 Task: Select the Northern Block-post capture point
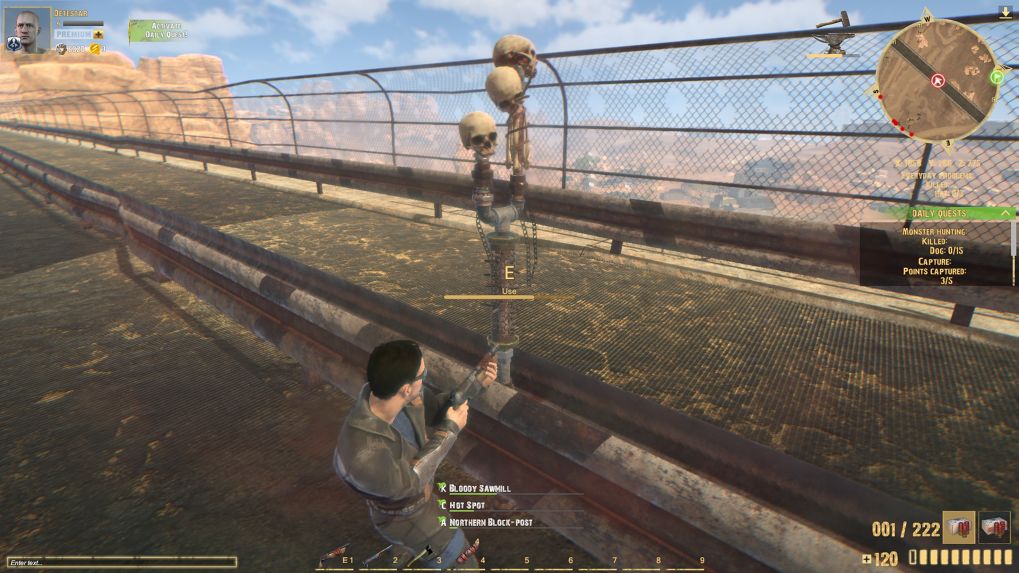489,522
